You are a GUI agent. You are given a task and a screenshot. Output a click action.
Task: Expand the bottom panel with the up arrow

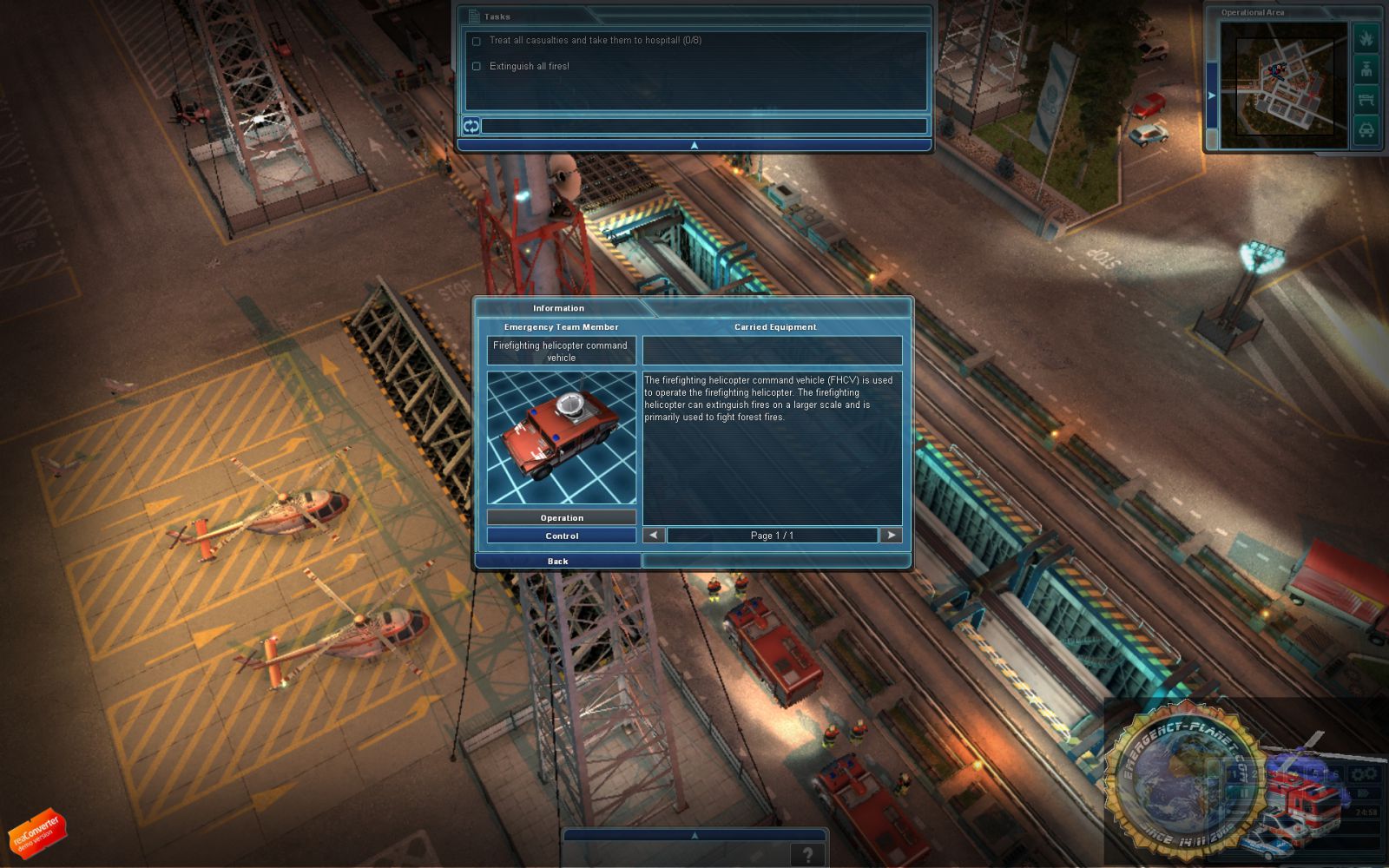(694, 836)
